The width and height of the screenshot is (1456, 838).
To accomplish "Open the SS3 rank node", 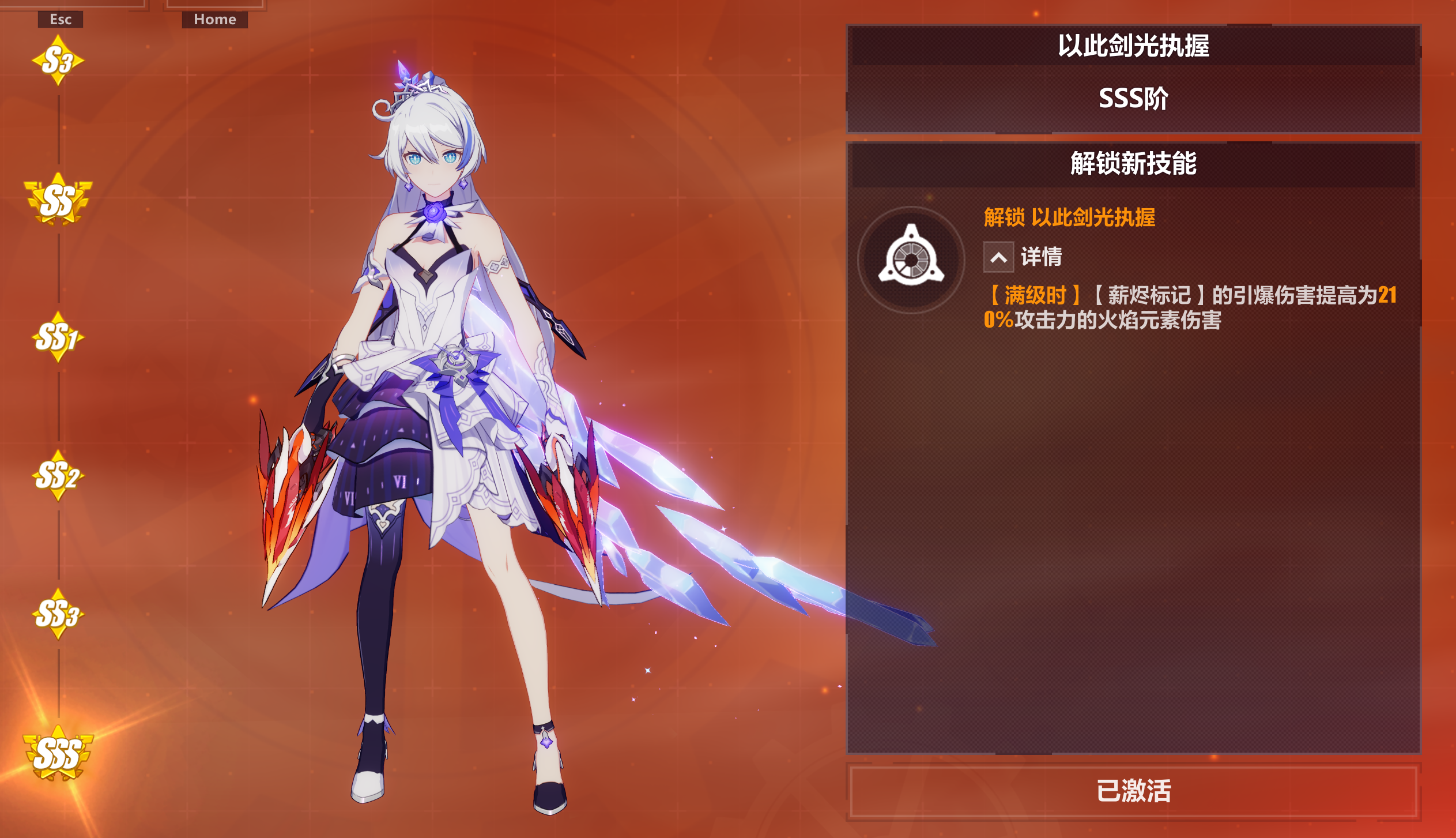I will point(58,614).
